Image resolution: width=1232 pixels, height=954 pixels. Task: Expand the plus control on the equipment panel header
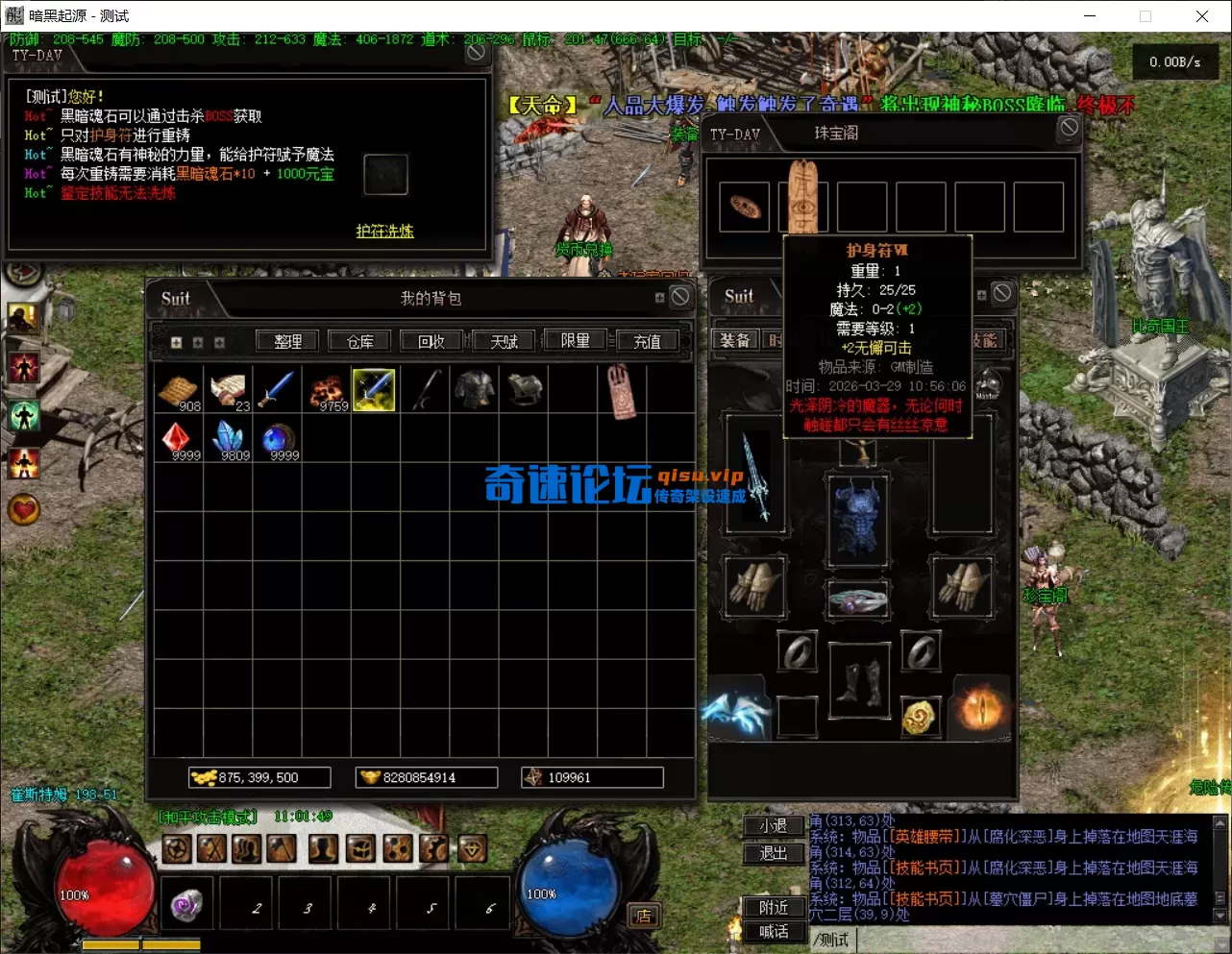tap(982, 294)
